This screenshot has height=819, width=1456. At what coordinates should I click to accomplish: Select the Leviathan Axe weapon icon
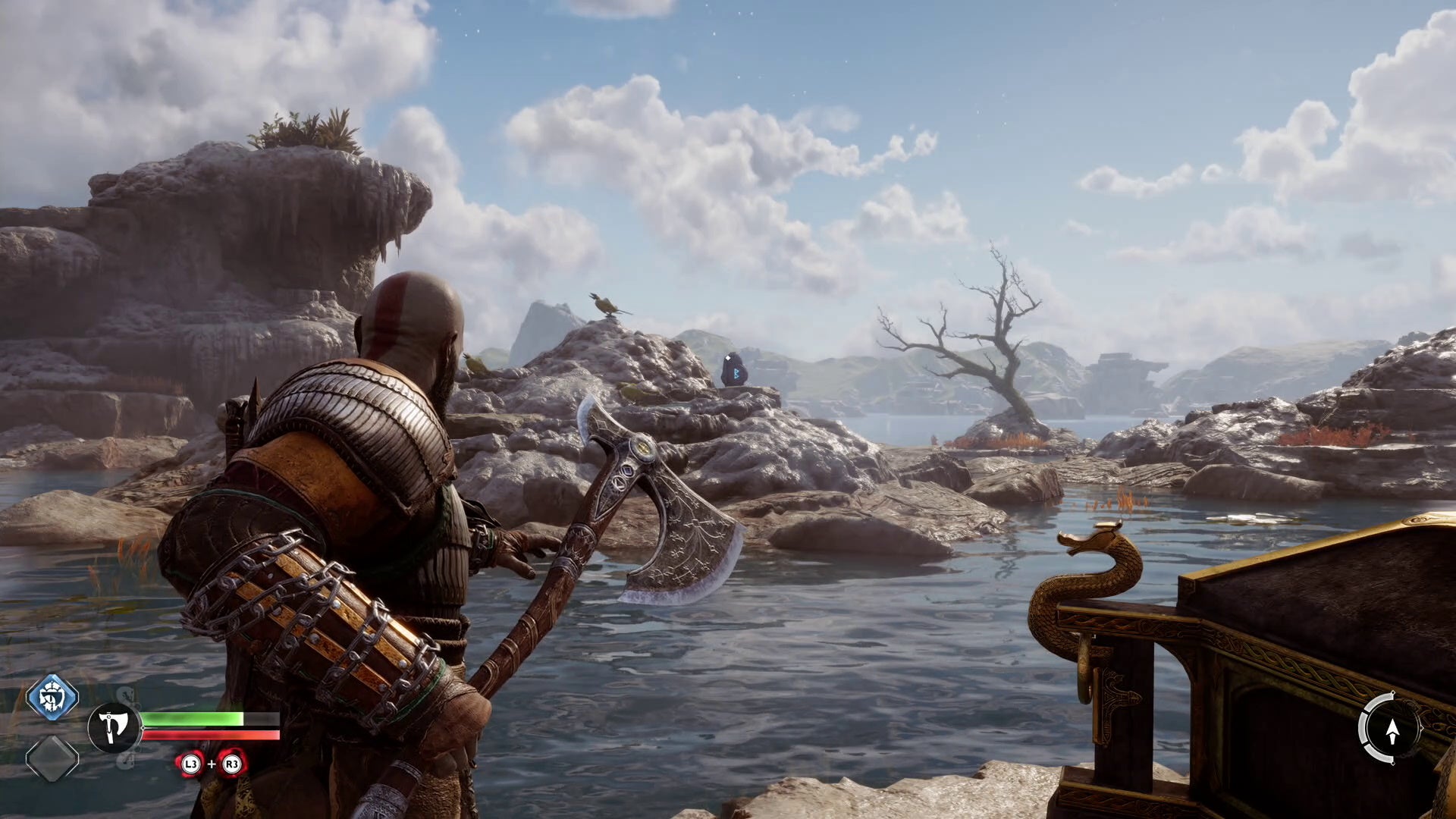[114, 728]
